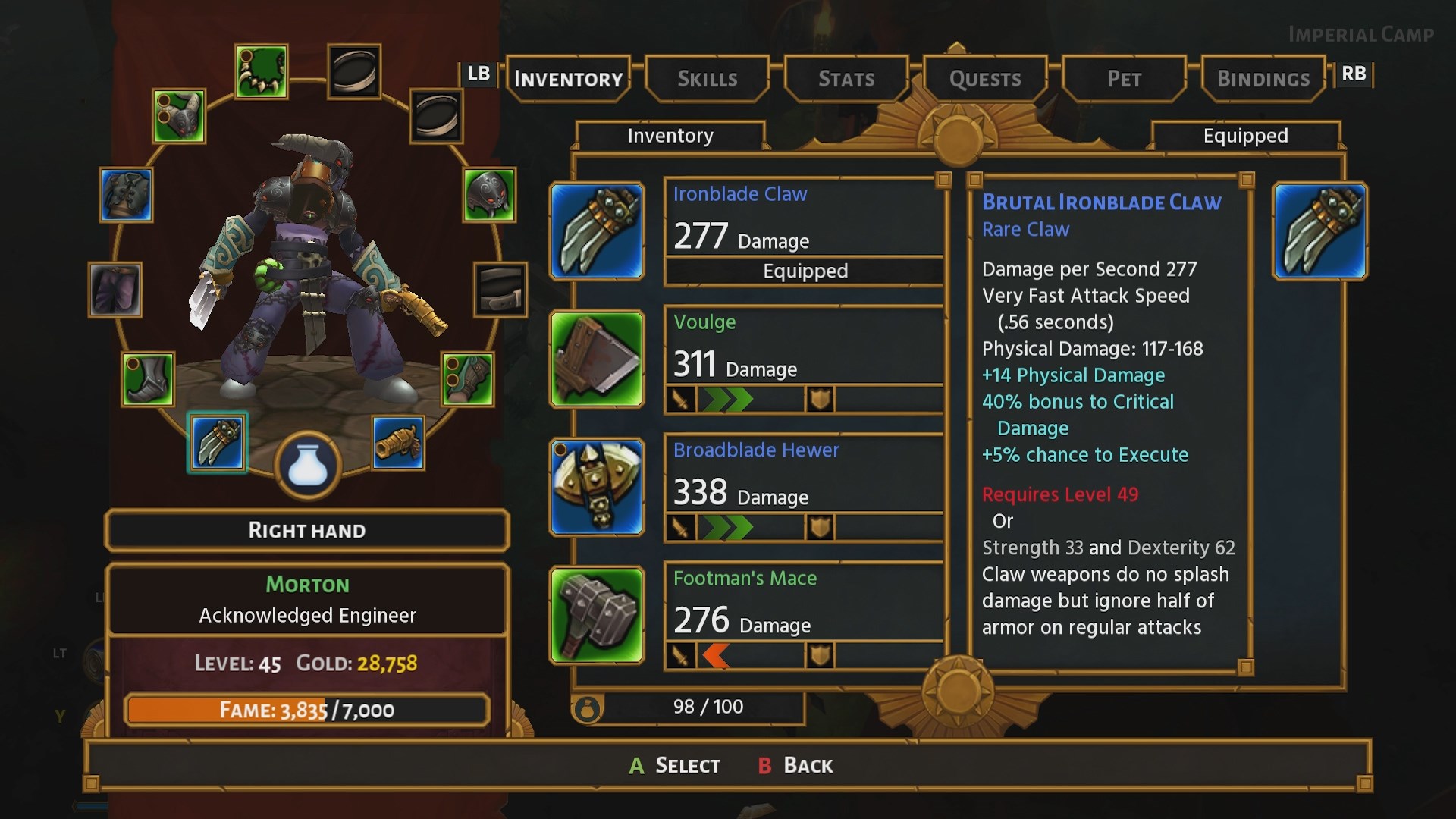Toggle the shield comparison icon on Voulge
This screenshot has width=1456, height=819.
click(x=819, y=399)
